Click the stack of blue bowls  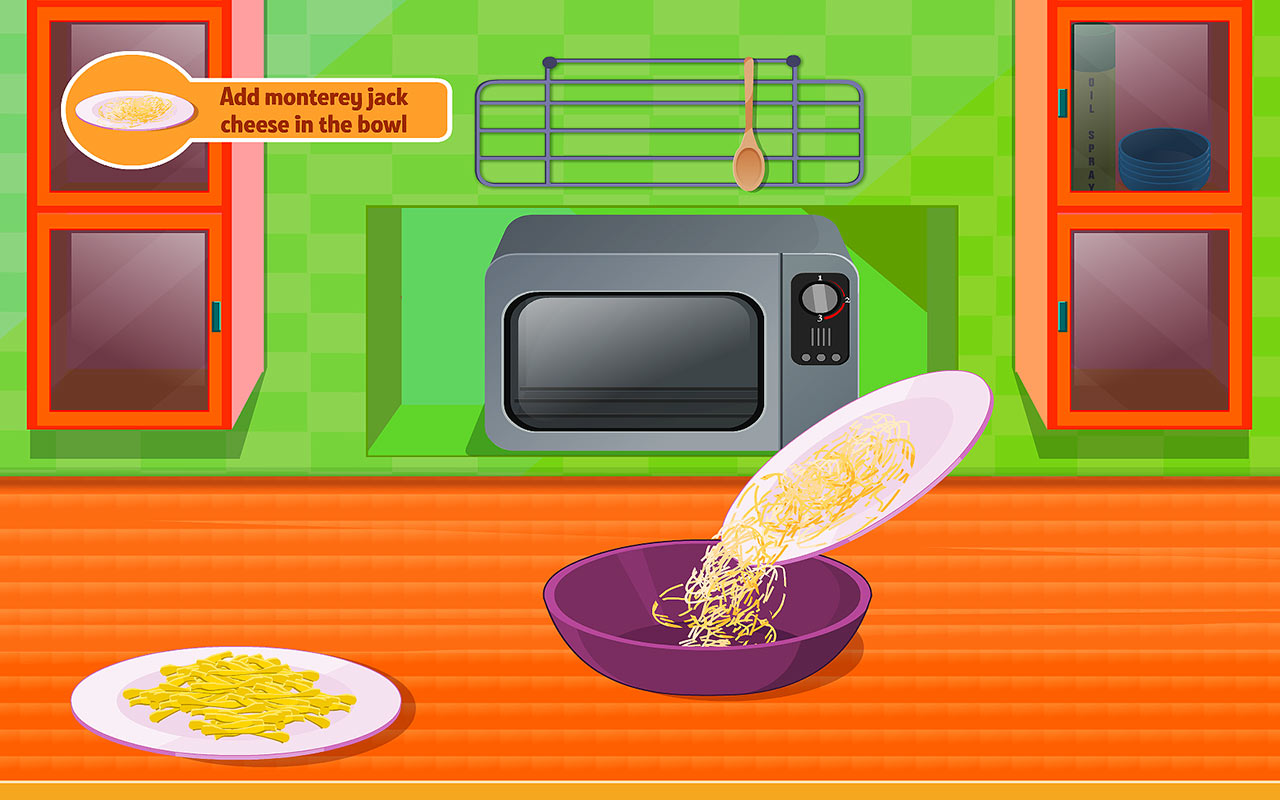click(x=1165, y=160)
